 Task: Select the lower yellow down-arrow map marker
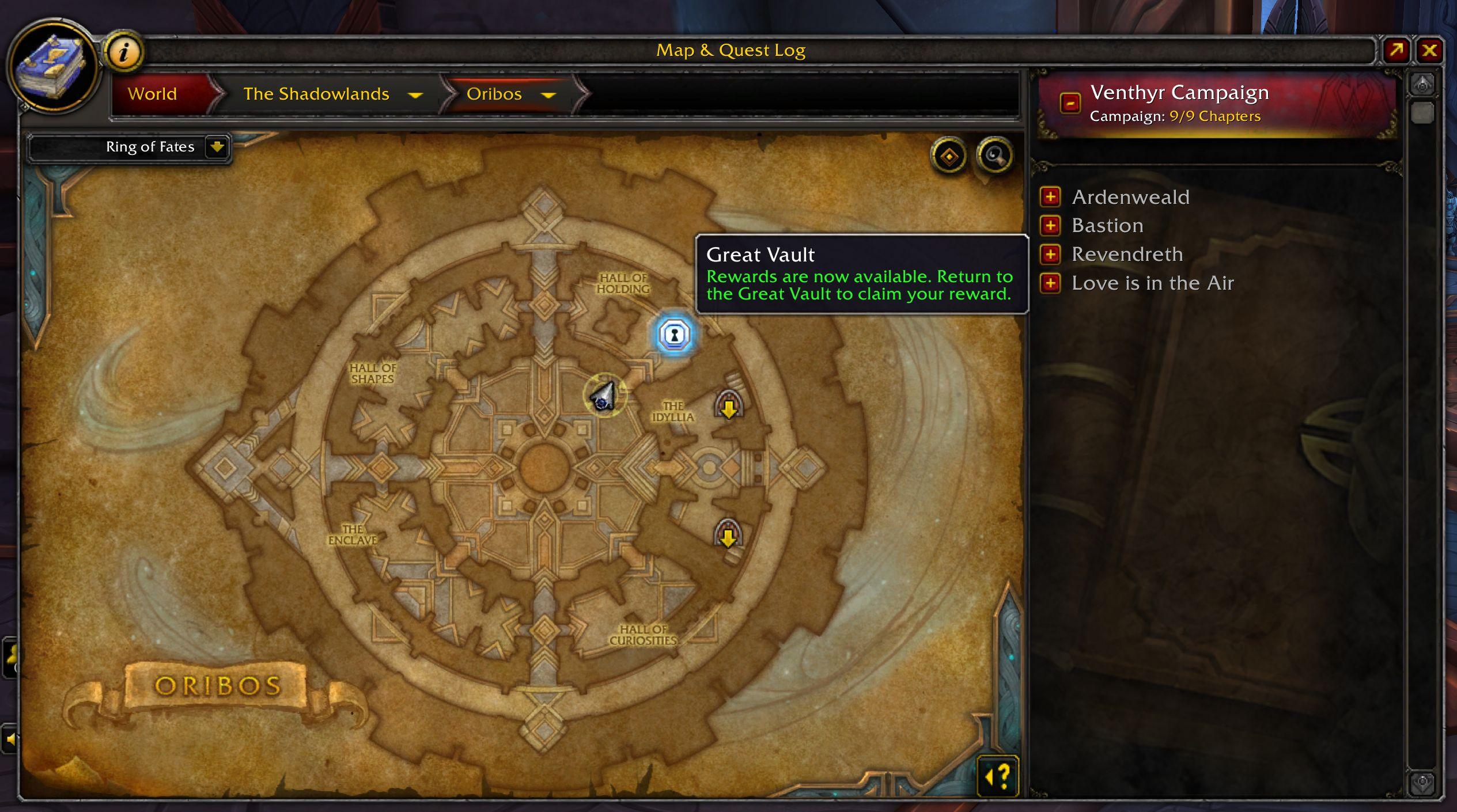click(x=728, y=535)
